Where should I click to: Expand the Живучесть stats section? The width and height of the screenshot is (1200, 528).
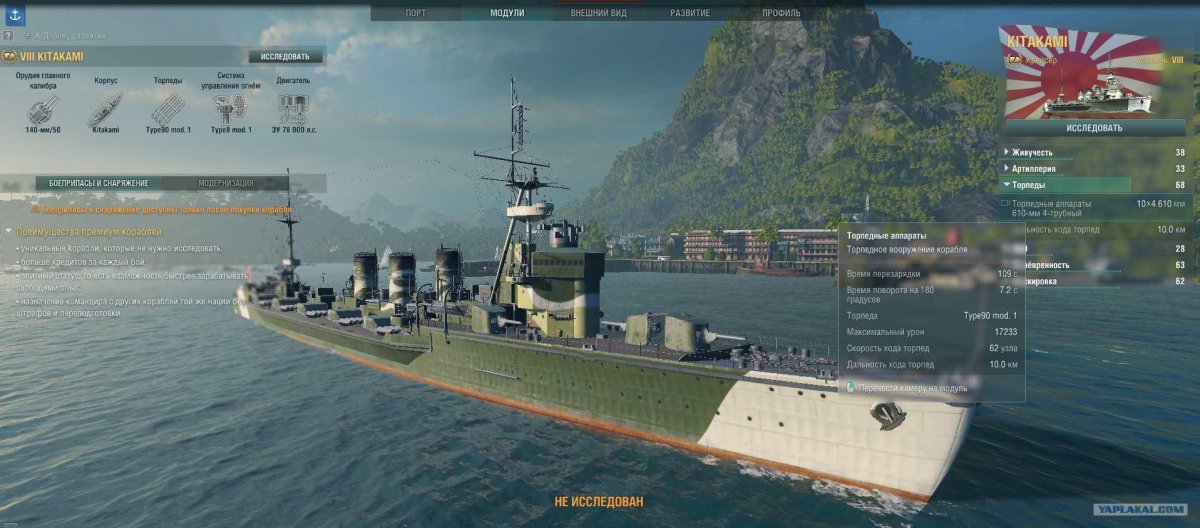click(x=1033, y=153)
